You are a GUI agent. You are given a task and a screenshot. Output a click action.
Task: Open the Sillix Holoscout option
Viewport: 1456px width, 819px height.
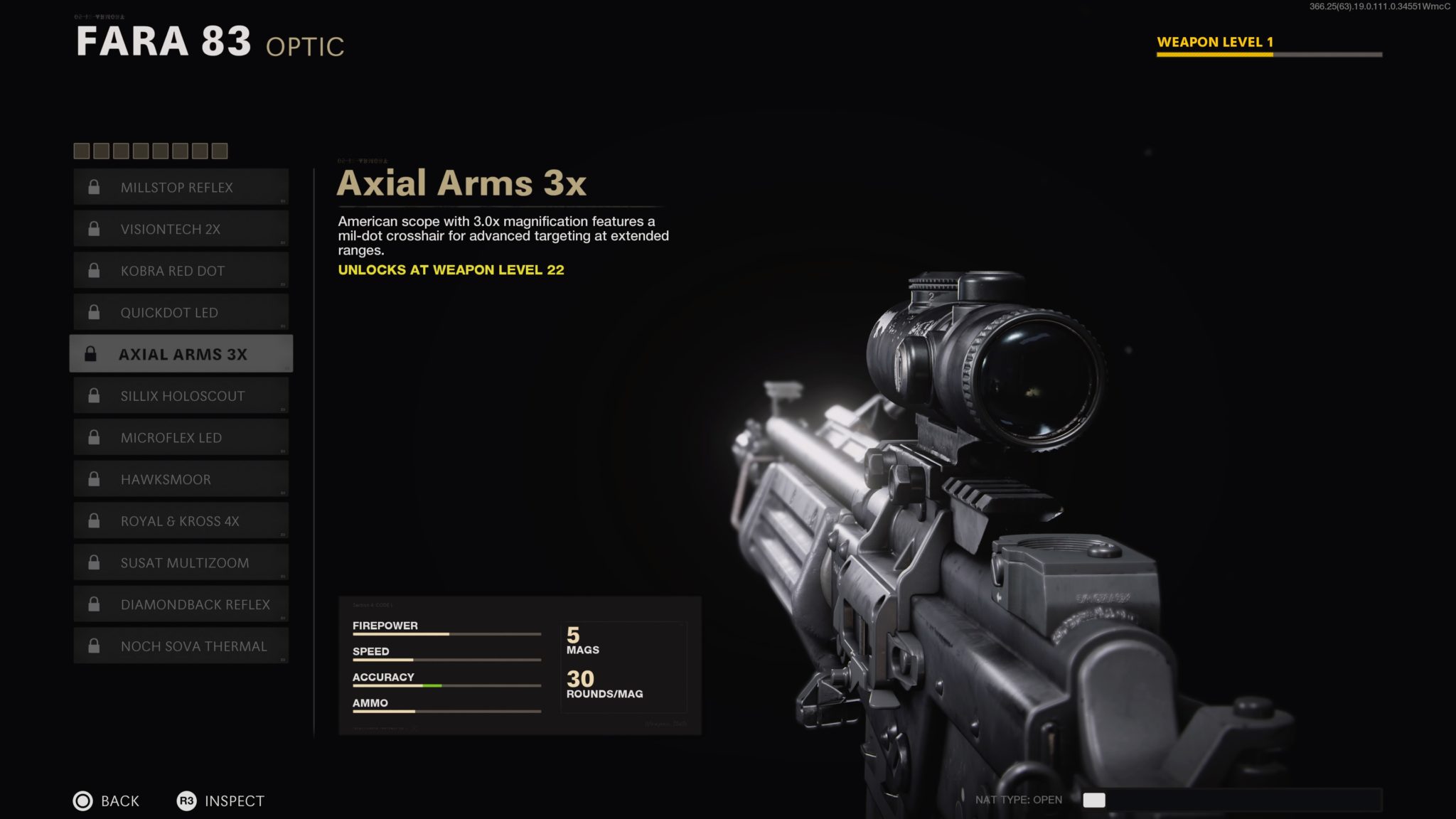181,395
